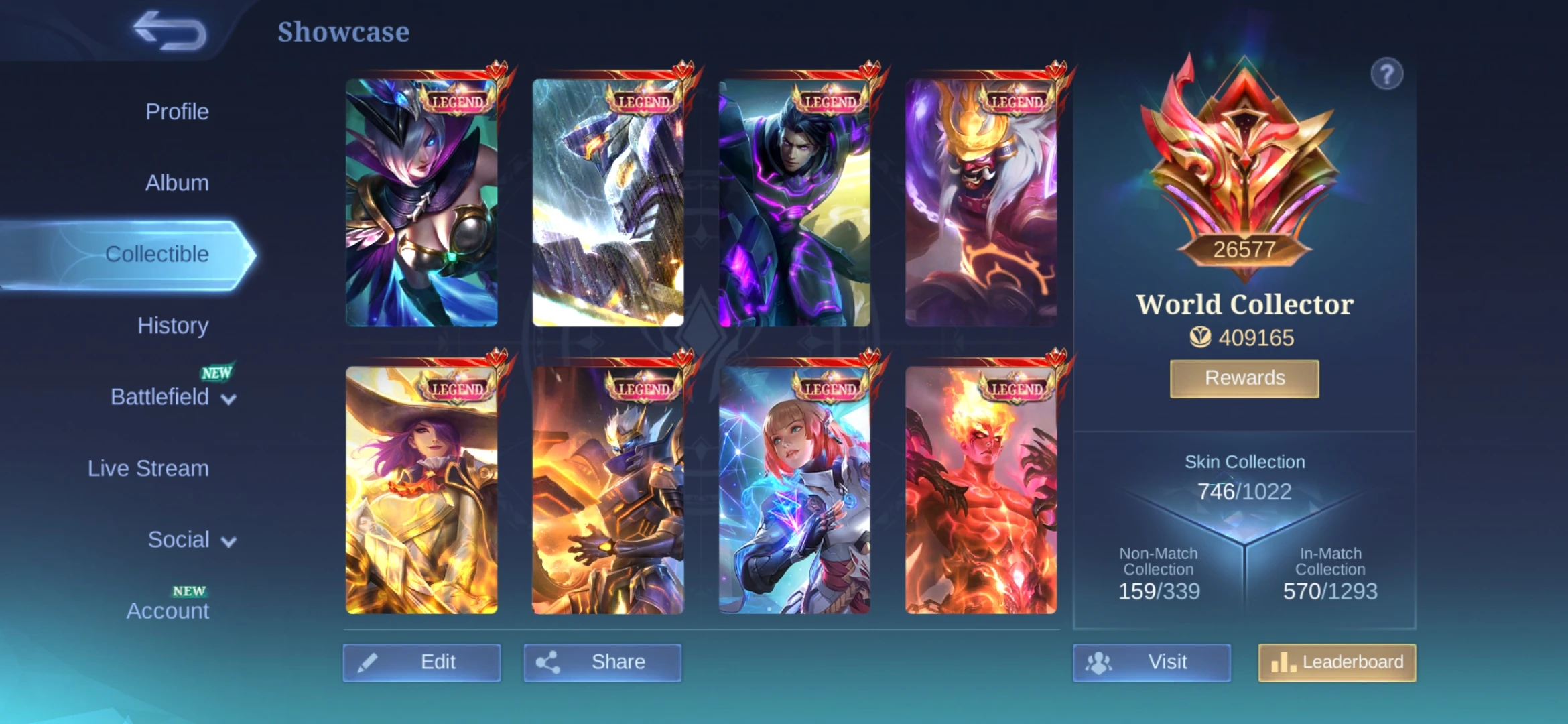
Task: Expand the Battlefield section chevron
Action: 230,398
